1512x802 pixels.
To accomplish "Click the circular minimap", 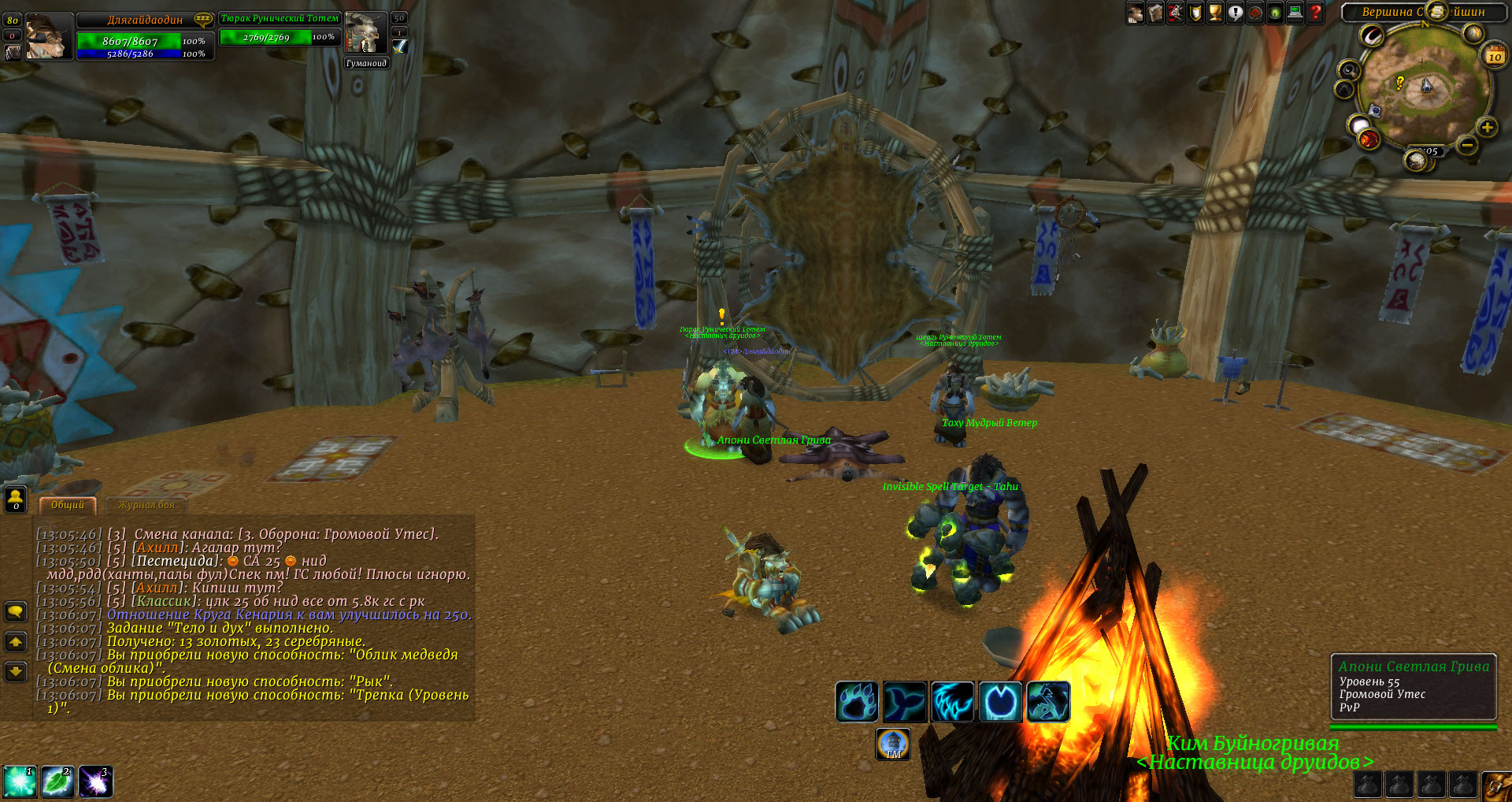I will click(1424, 85).
